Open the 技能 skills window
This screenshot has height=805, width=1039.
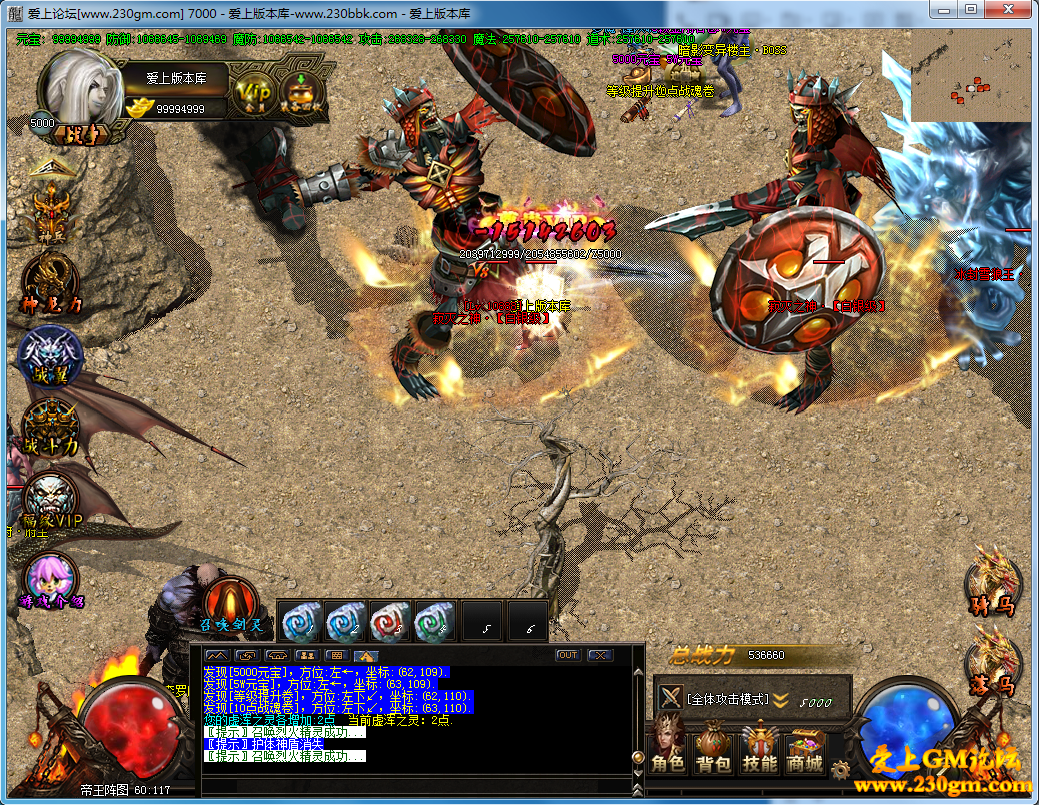tap(760, 751)
